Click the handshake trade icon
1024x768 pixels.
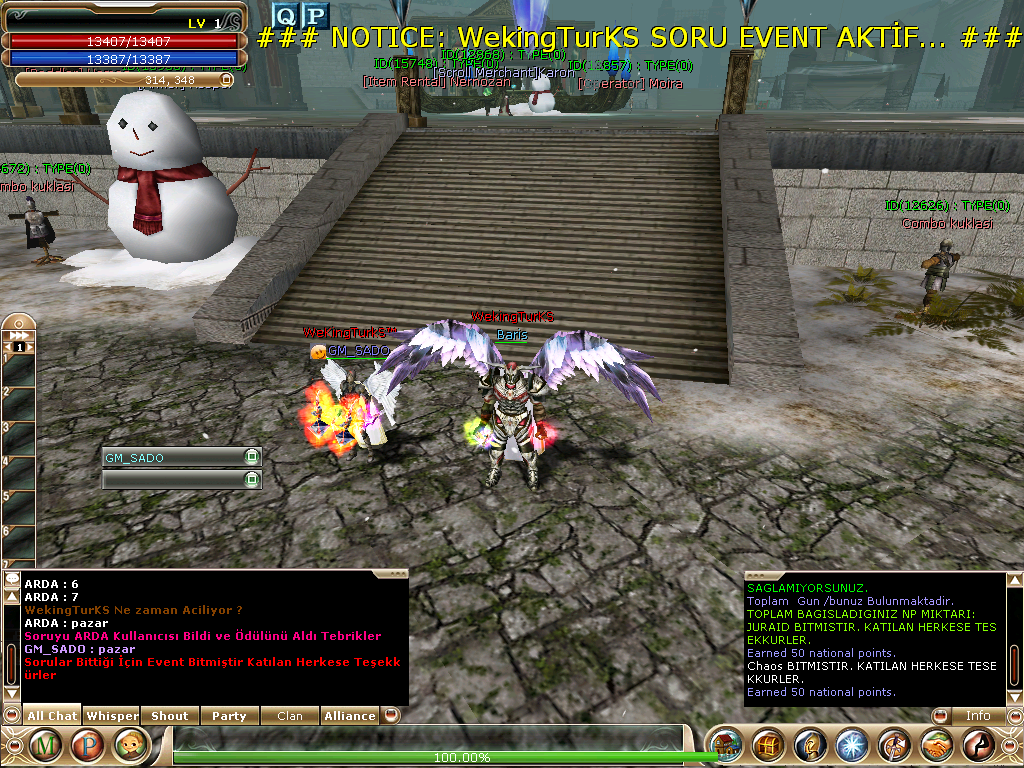click(936, 746)
